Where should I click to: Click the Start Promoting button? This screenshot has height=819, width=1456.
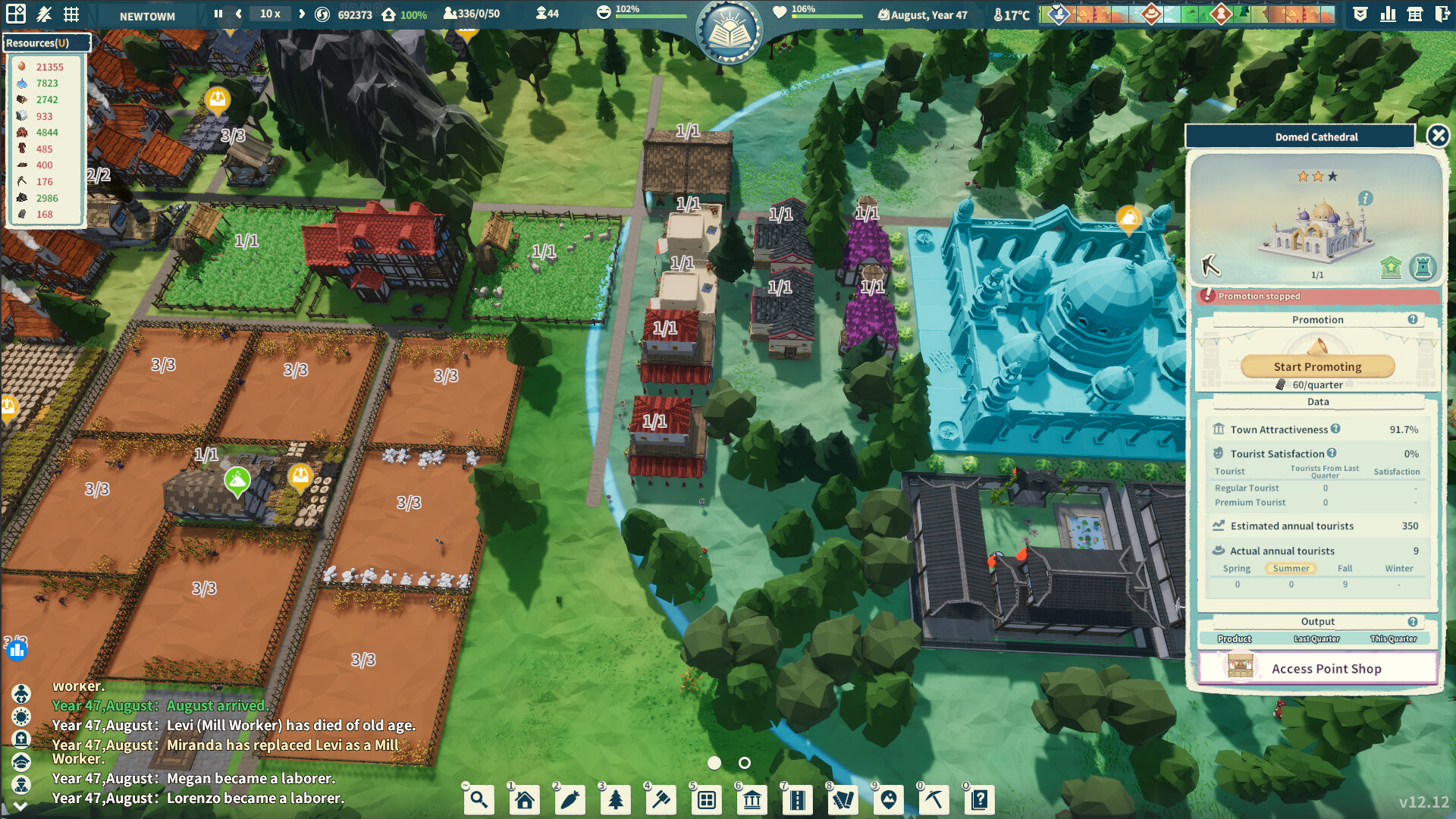click(x=1317, y=366)
